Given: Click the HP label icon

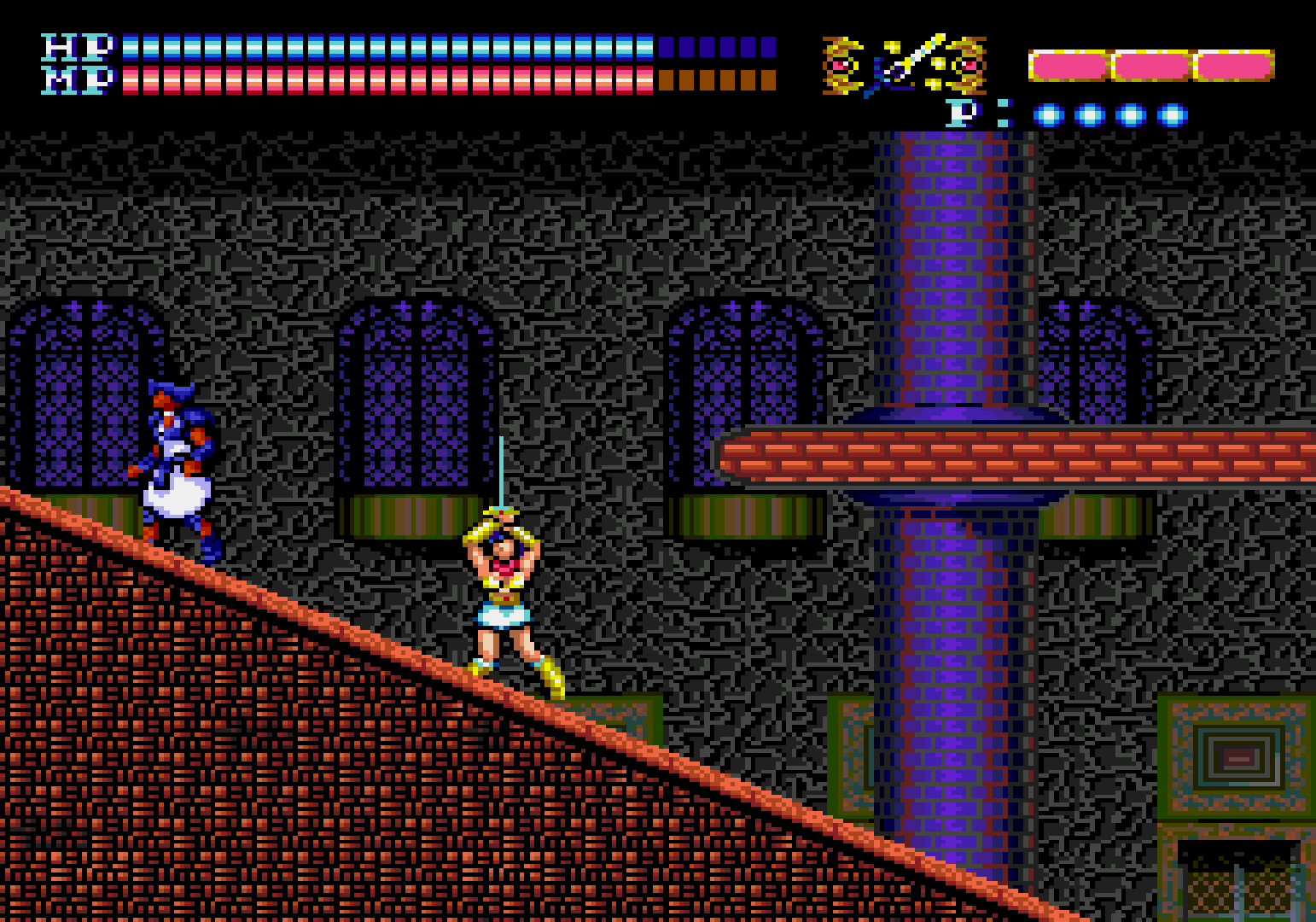Looking at the screenshot, I should point(77,47).
